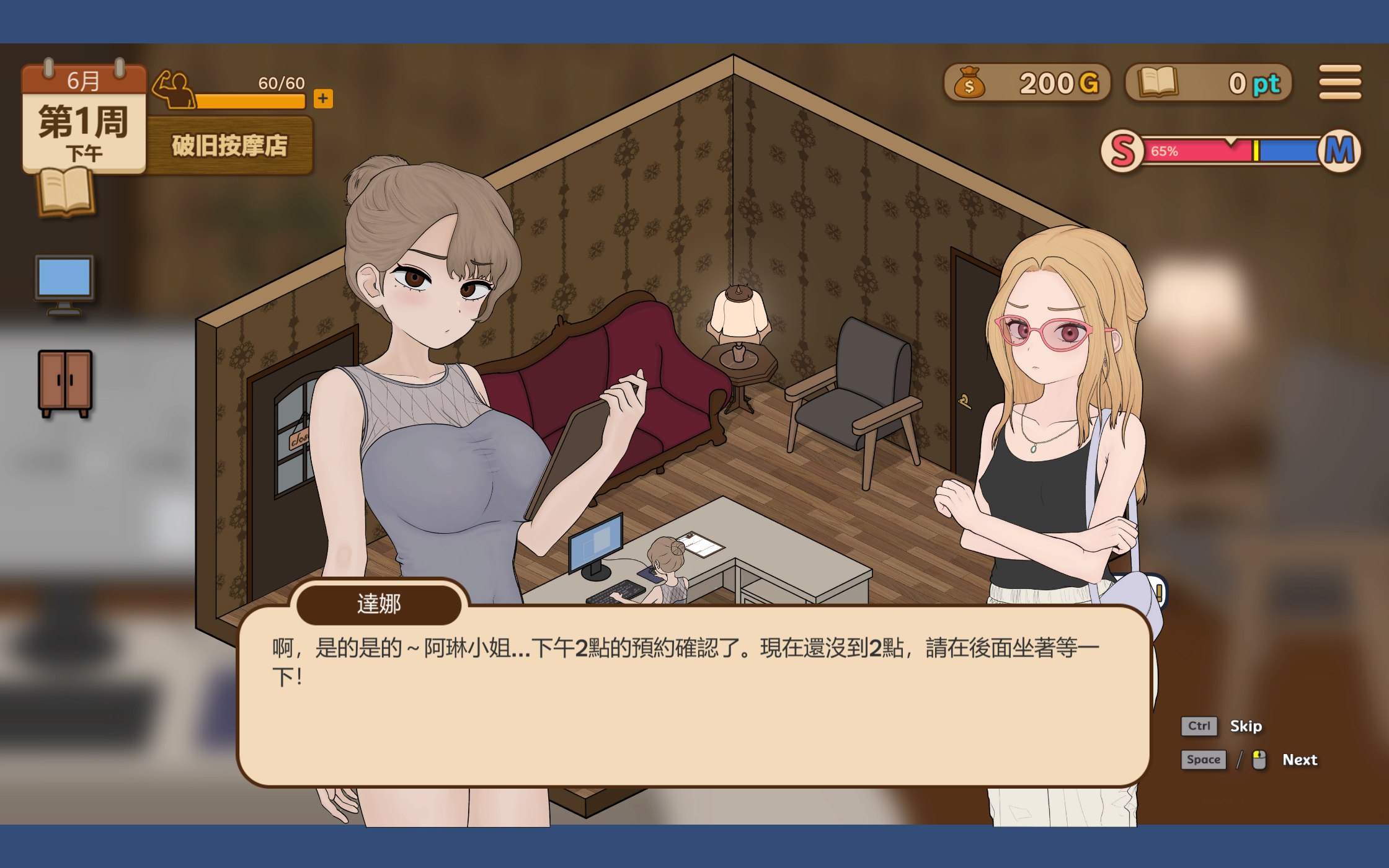Click Next to advance the dialogue
The image size is (1389, 868).
[x=1301, y=759]
